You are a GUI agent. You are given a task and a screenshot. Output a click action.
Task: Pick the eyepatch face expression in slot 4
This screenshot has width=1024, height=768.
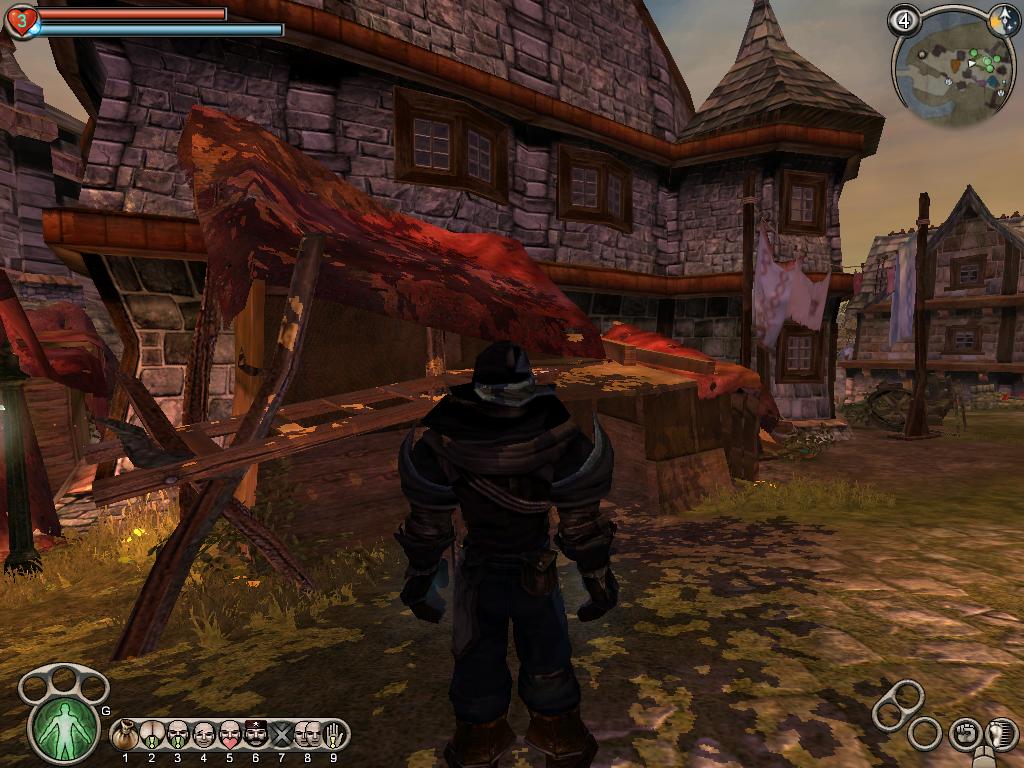204,735
